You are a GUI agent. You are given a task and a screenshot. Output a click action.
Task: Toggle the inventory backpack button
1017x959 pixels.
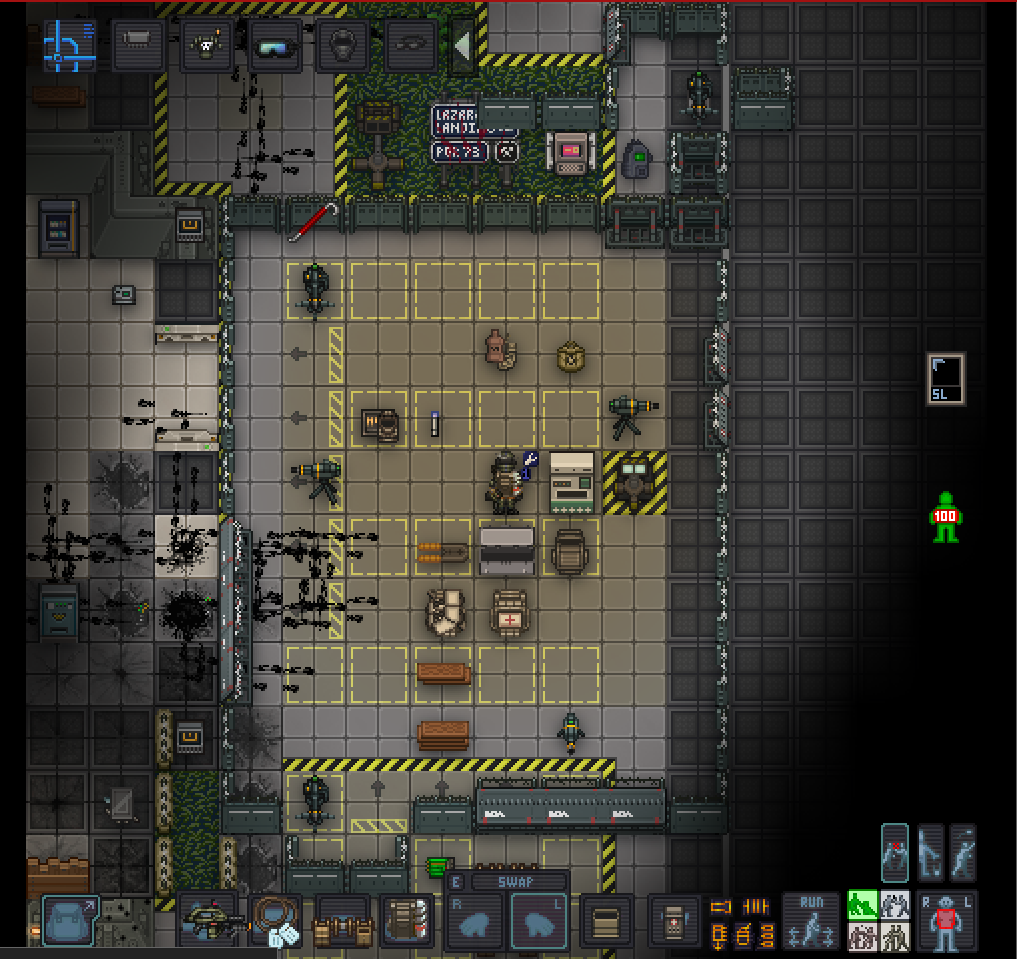[x=70, y=920]
